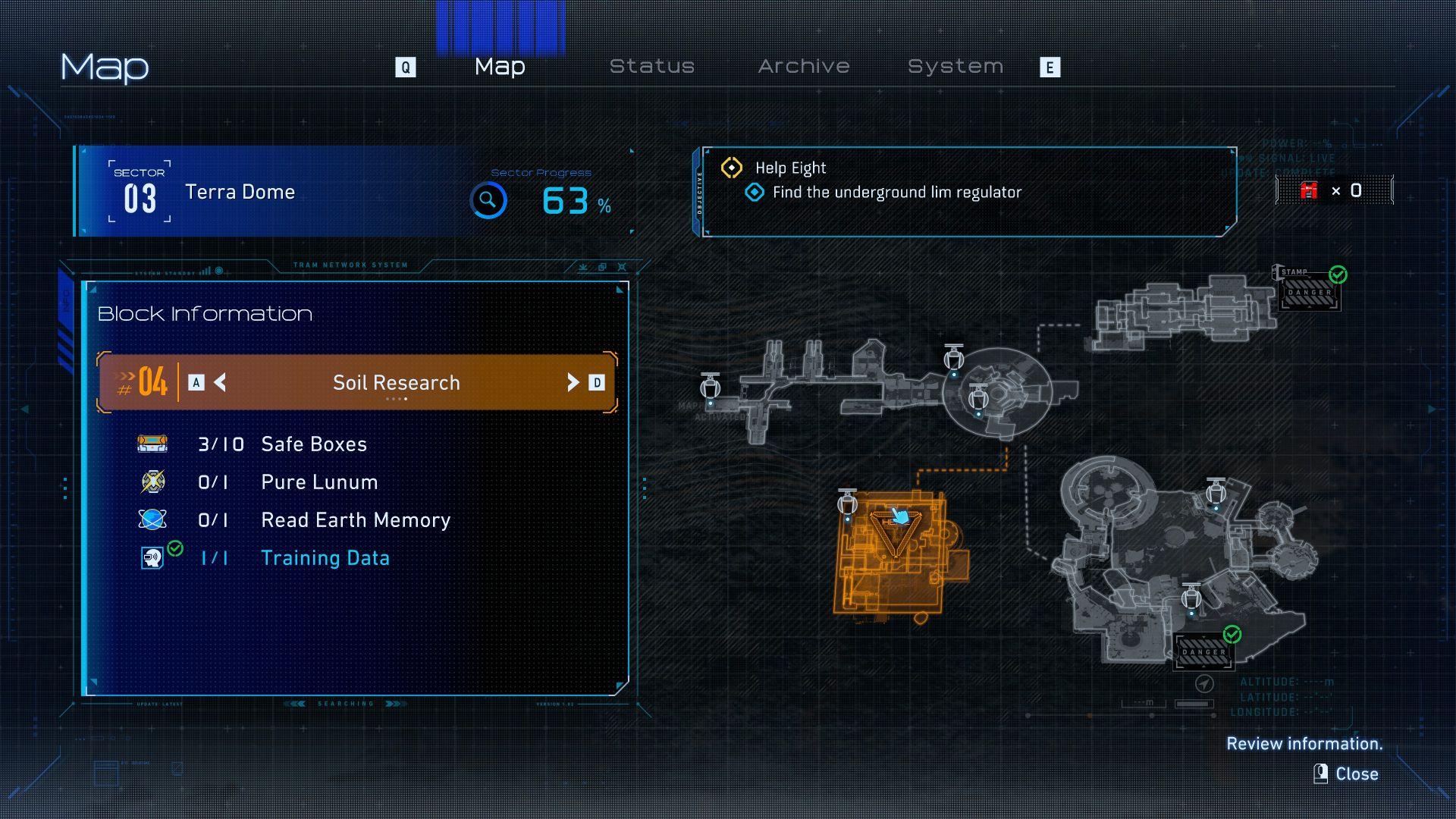Choose the Read Earth Memory row
The height and width of the screenshot is (819, 1456).
(x=355, y=520)
